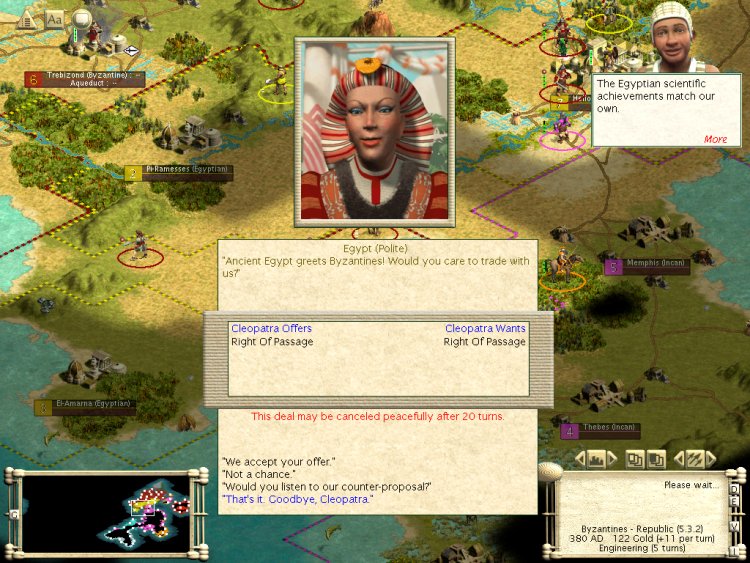Screen dimensions: 750x563
Task: Toggle the minimap "G" button
Action: tap(14, 515)
